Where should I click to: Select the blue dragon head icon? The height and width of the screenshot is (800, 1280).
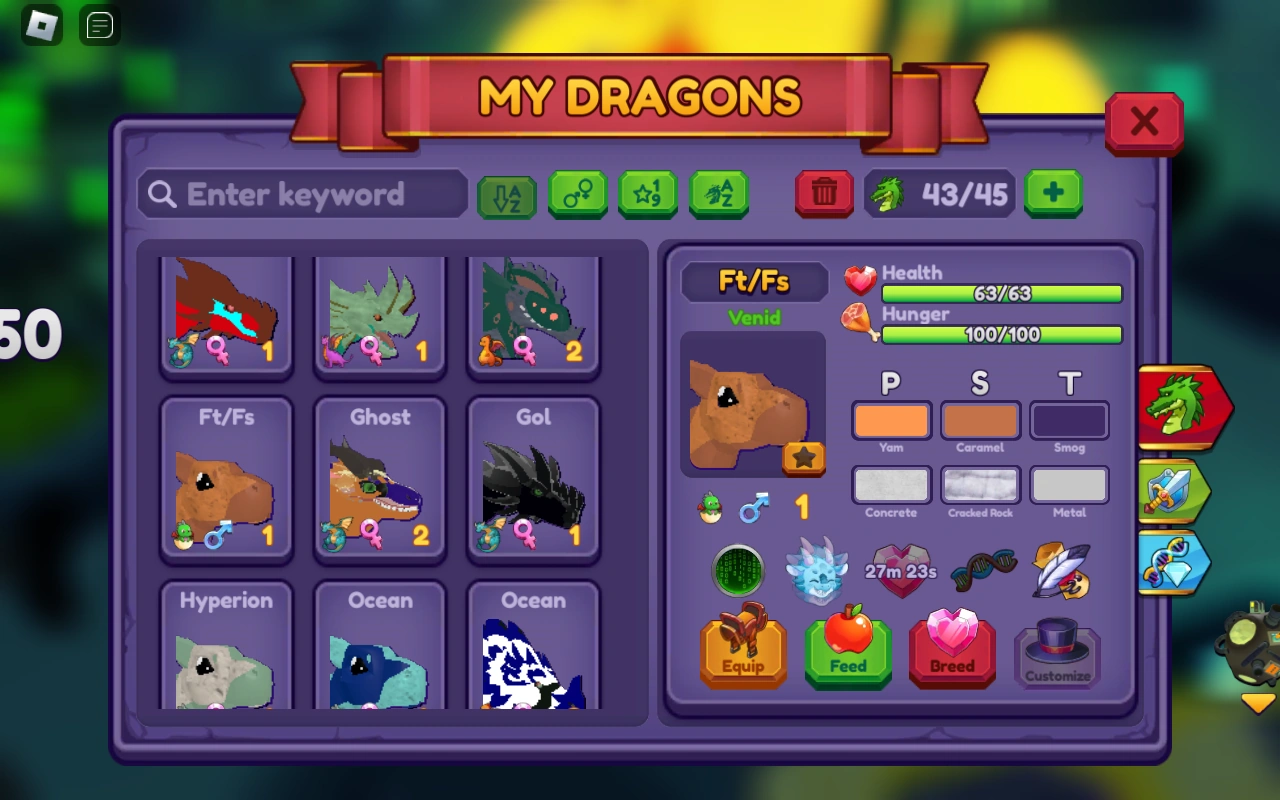(818, 570)
